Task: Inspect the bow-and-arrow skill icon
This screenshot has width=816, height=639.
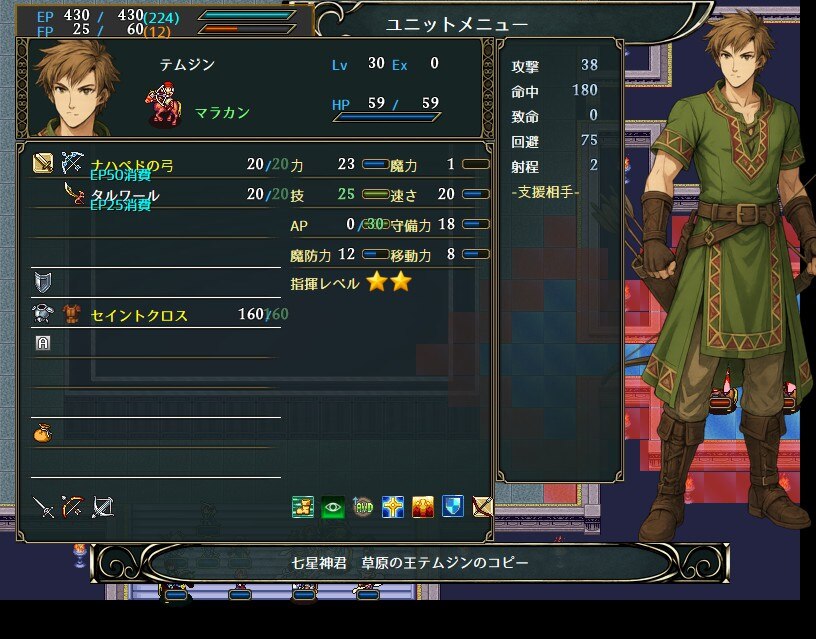Action: coord(482,507)
